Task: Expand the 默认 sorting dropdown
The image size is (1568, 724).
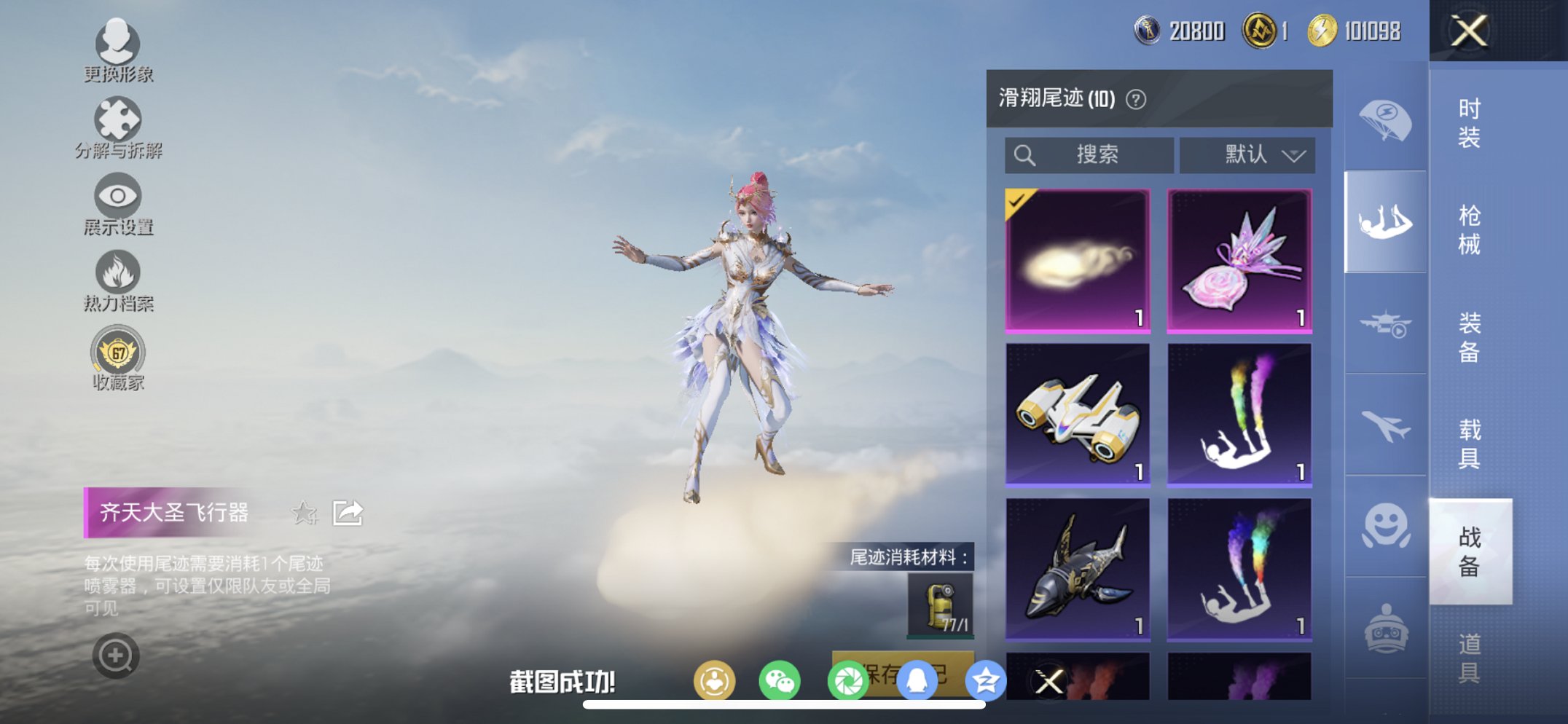Action: tap(1247, 154)
